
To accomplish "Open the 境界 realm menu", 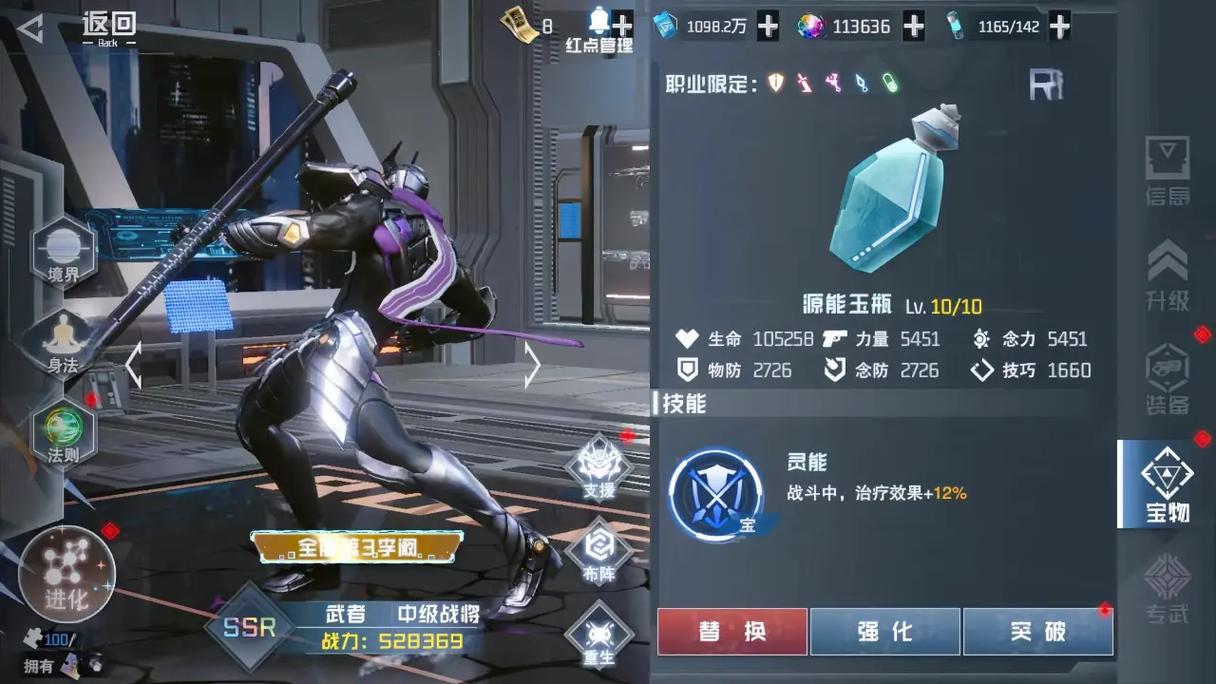I will point(64,254).
